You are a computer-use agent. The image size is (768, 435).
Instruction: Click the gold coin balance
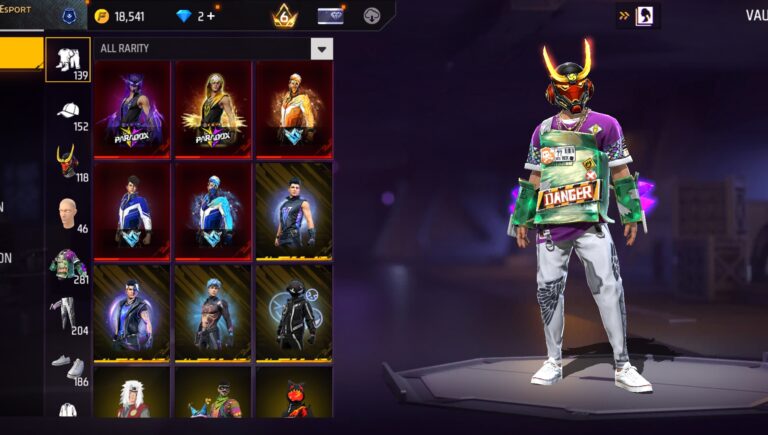click(120, 16)
